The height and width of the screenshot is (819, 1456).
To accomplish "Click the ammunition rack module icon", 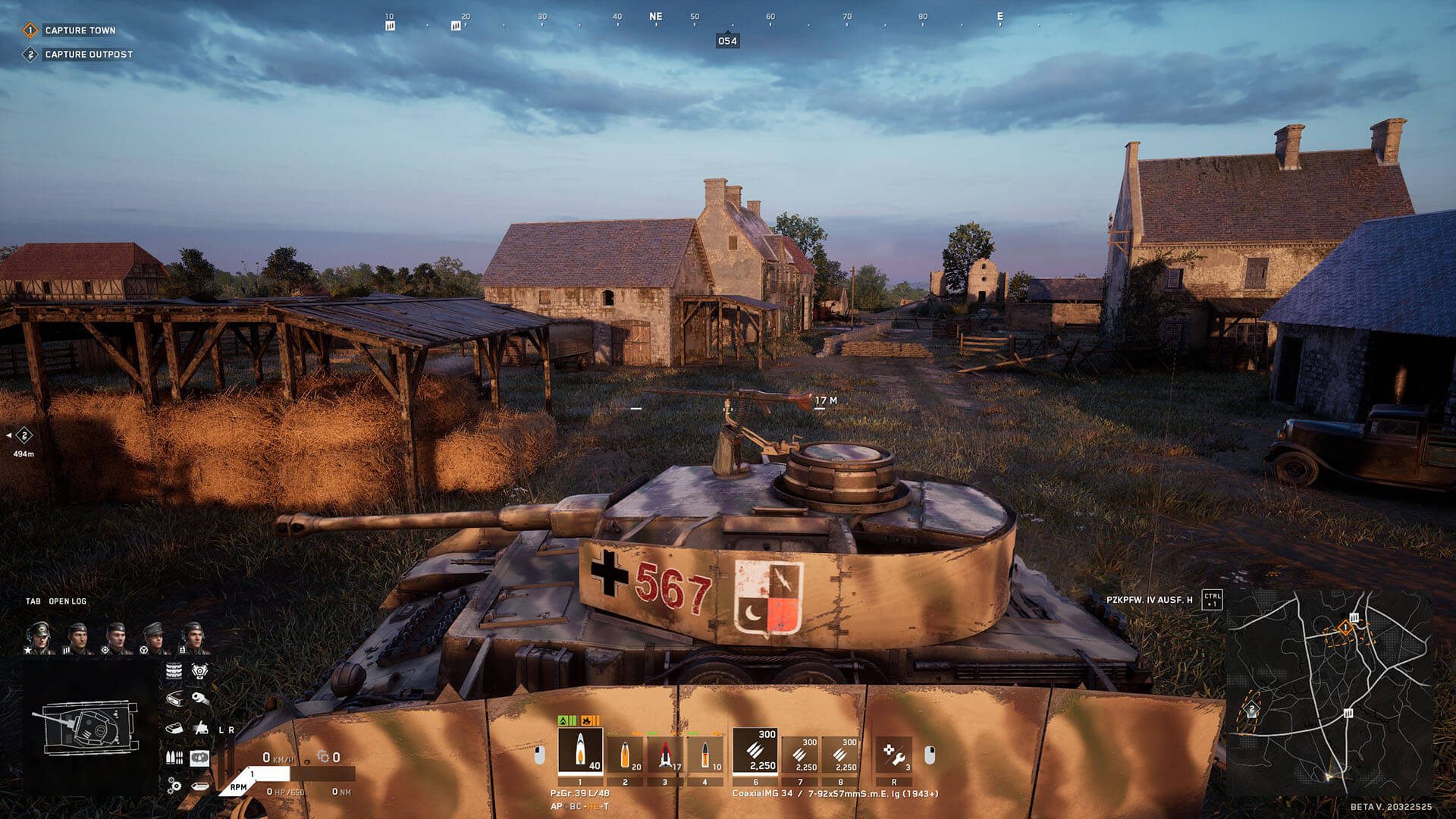I will 174,757.
